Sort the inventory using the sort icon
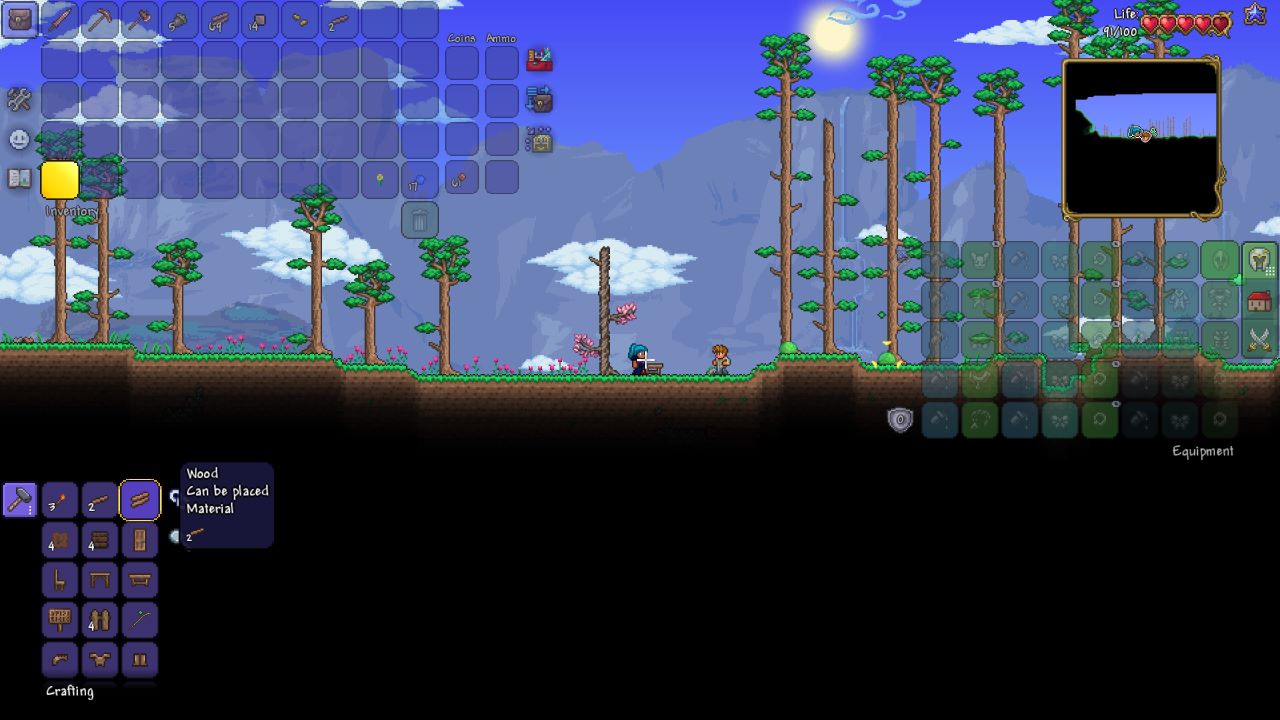Viewport: 1280px width, 720px height. (x=539, y=98)
